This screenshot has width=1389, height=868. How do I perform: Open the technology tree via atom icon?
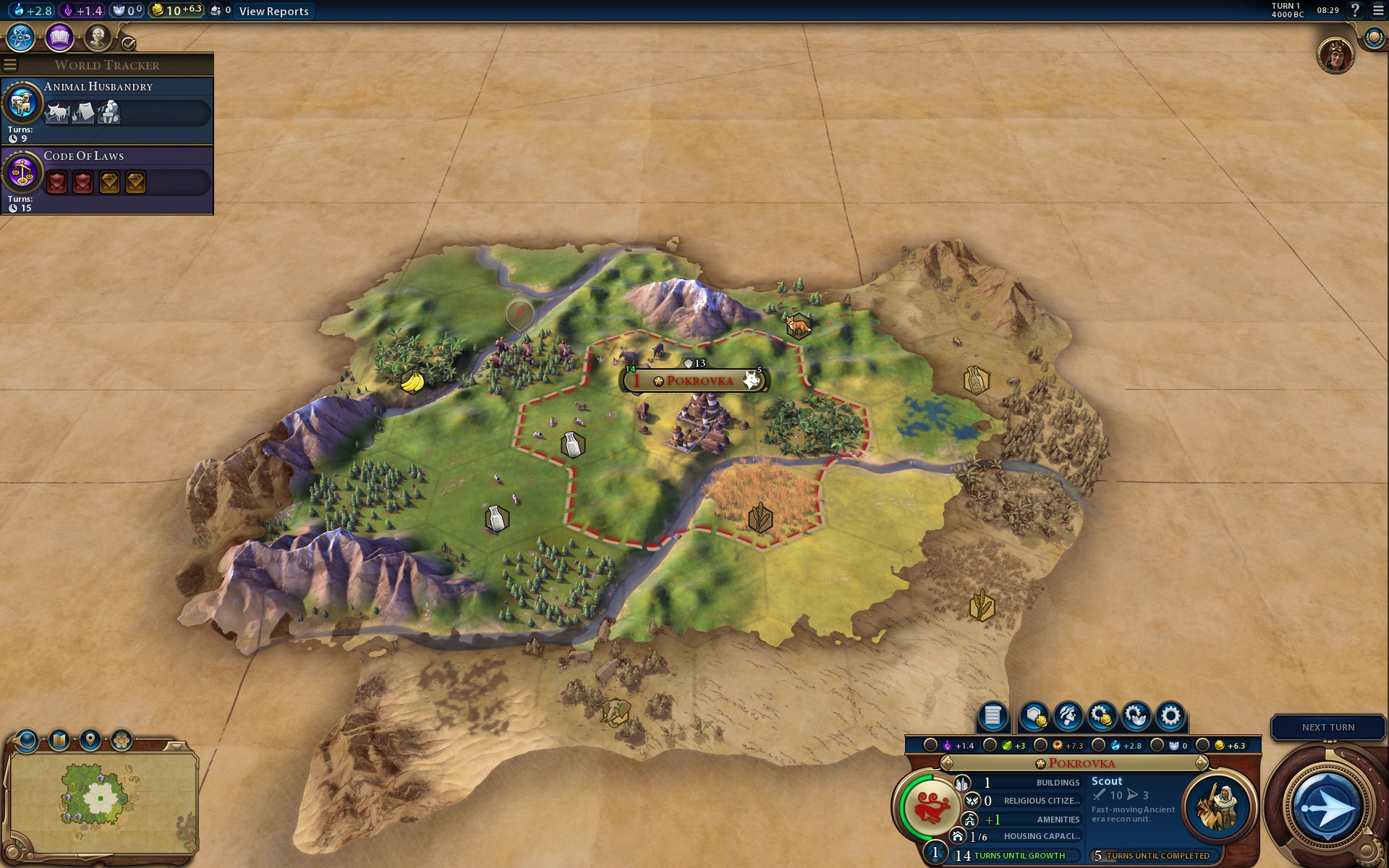pyautogui.click(x=20, y=38)
